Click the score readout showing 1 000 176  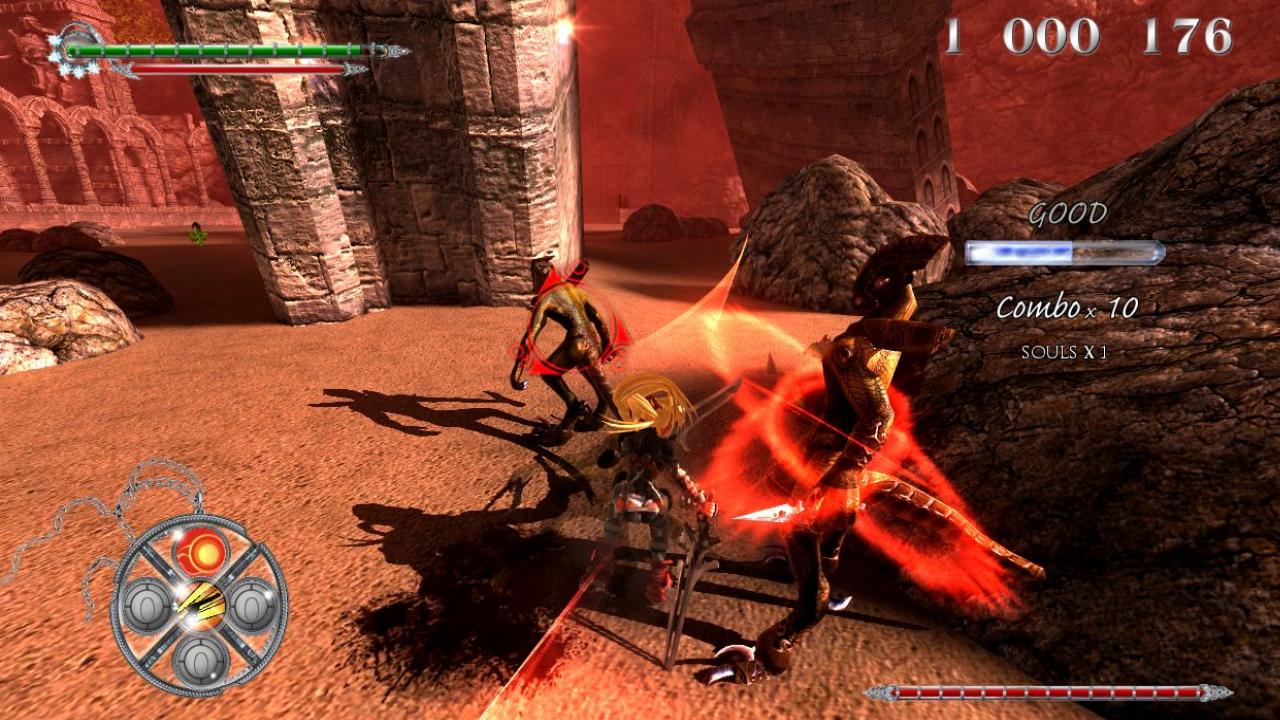[1085, 35]
